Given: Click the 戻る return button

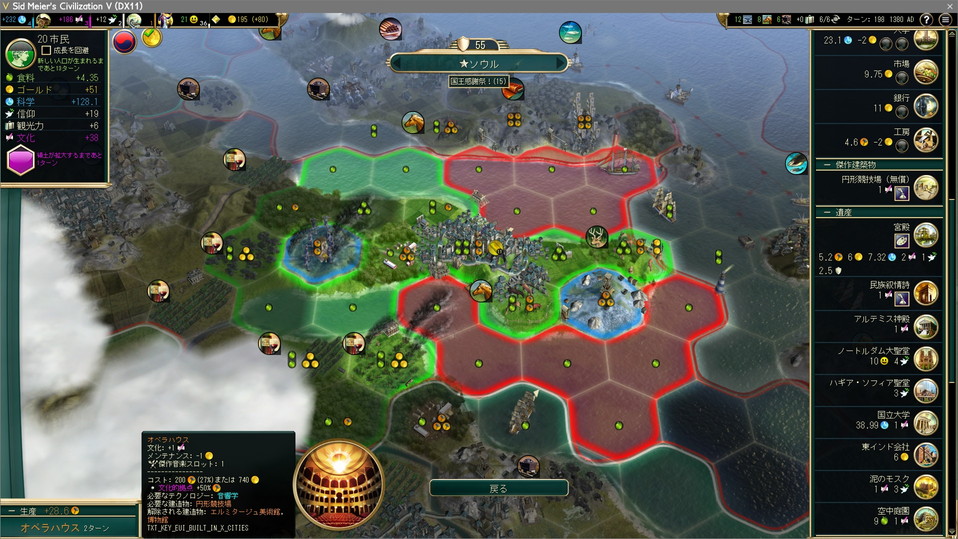Looking at the screenshot, I should click(498, 488).
